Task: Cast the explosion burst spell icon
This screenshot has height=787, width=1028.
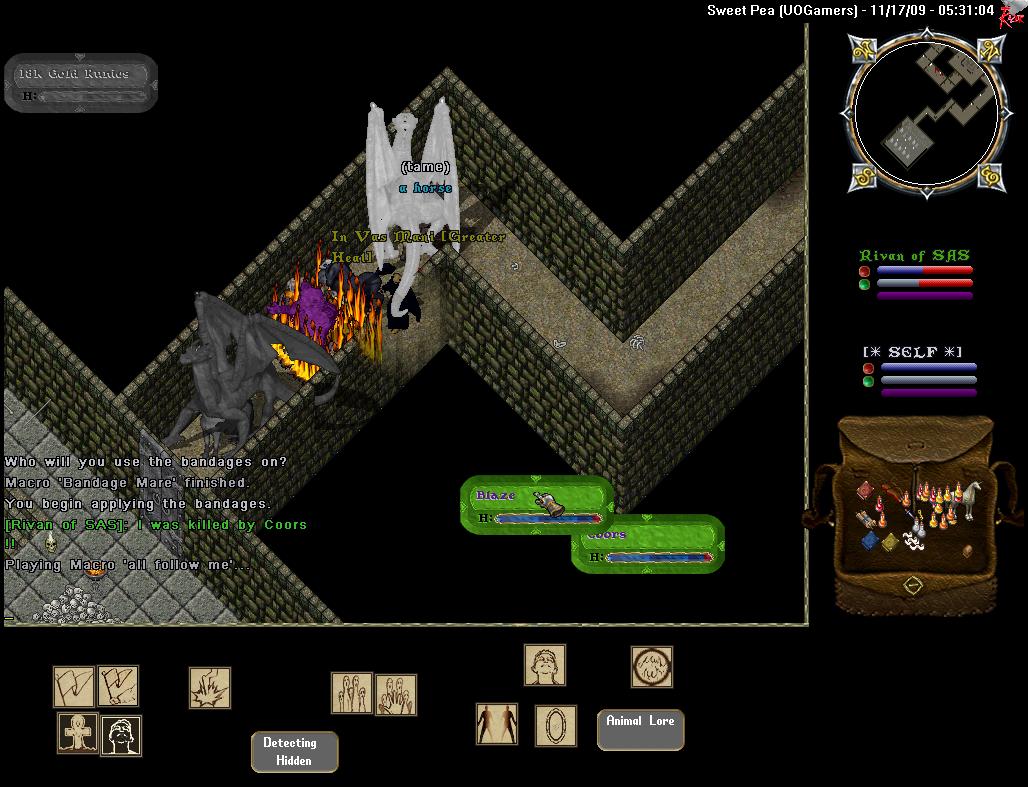Action: point(210,688)
